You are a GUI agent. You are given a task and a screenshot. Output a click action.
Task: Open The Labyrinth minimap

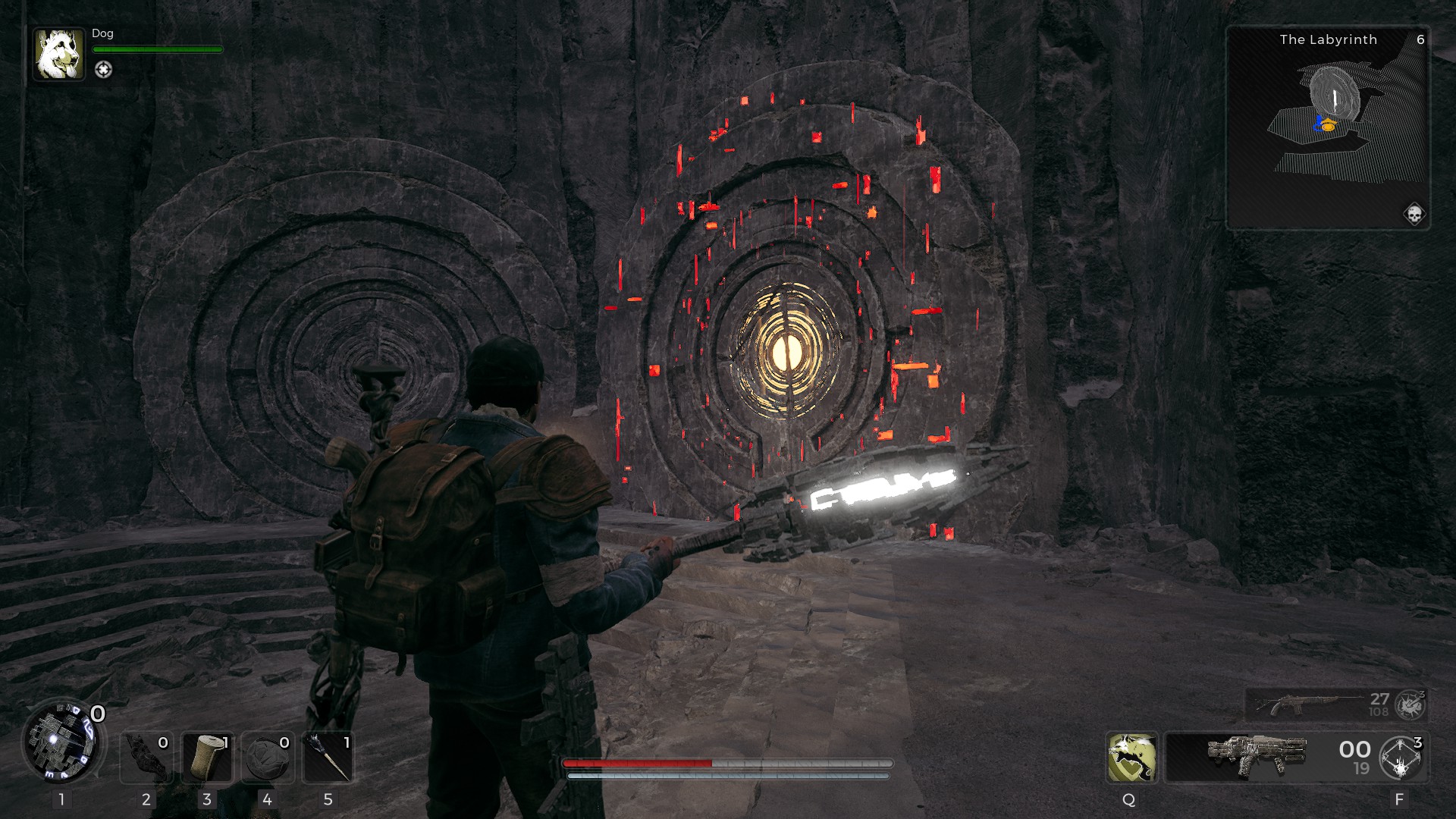point(1328,127)
